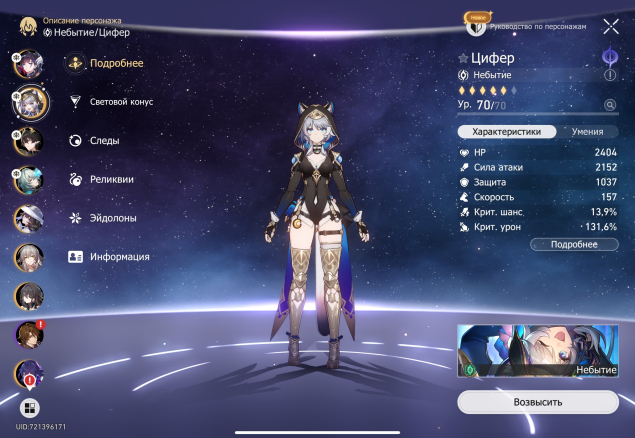Screen dimensions: 635x438
Task: Select the quantum element icon beside the name
Action: 608,57
